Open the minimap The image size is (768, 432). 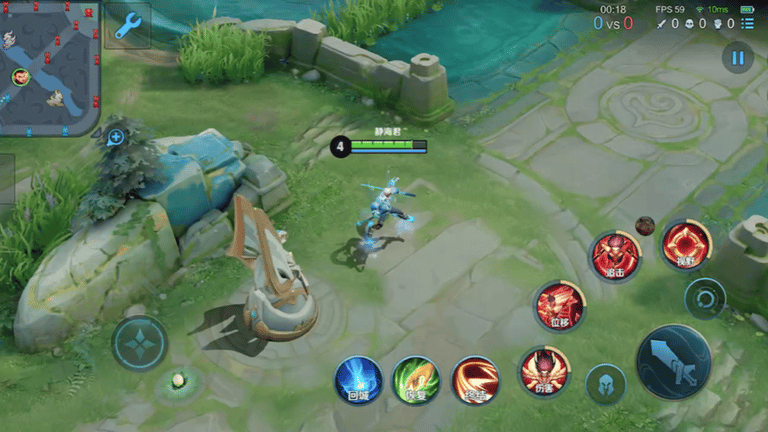(x=49, y=66)
